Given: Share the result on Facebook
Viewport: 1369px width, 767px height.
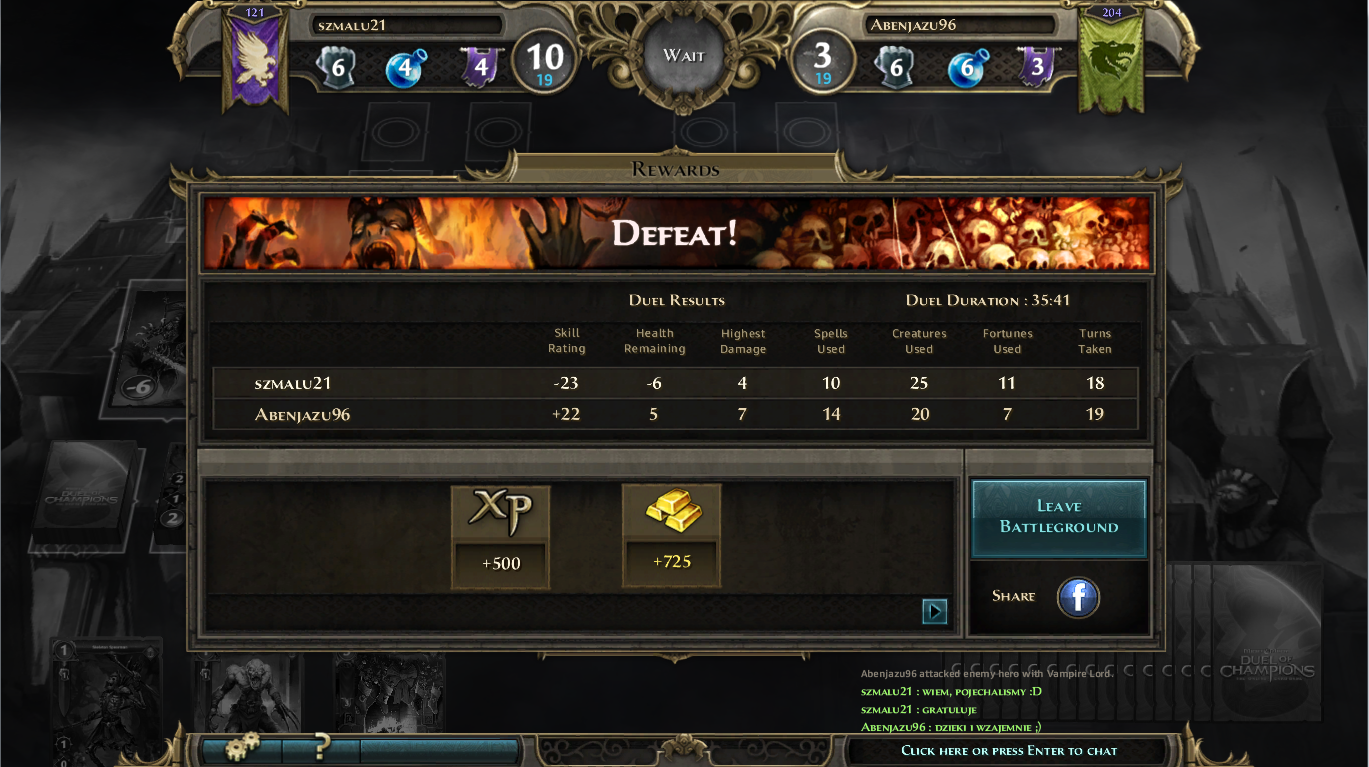Looking at the screenshot, I should pos(1078,597).
